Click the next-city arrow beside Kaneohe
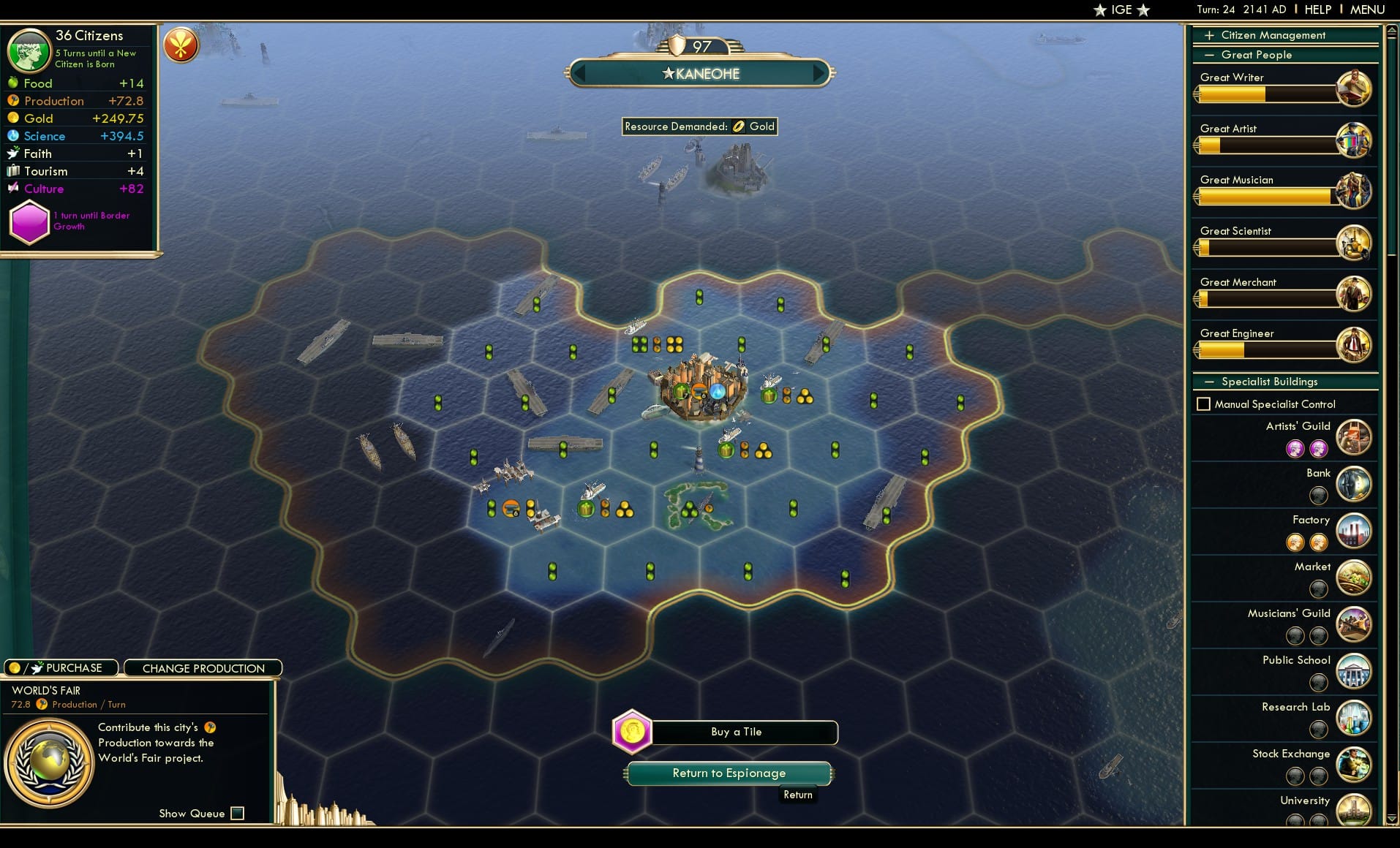1400x848 pixels. click(x=818, y=73)
